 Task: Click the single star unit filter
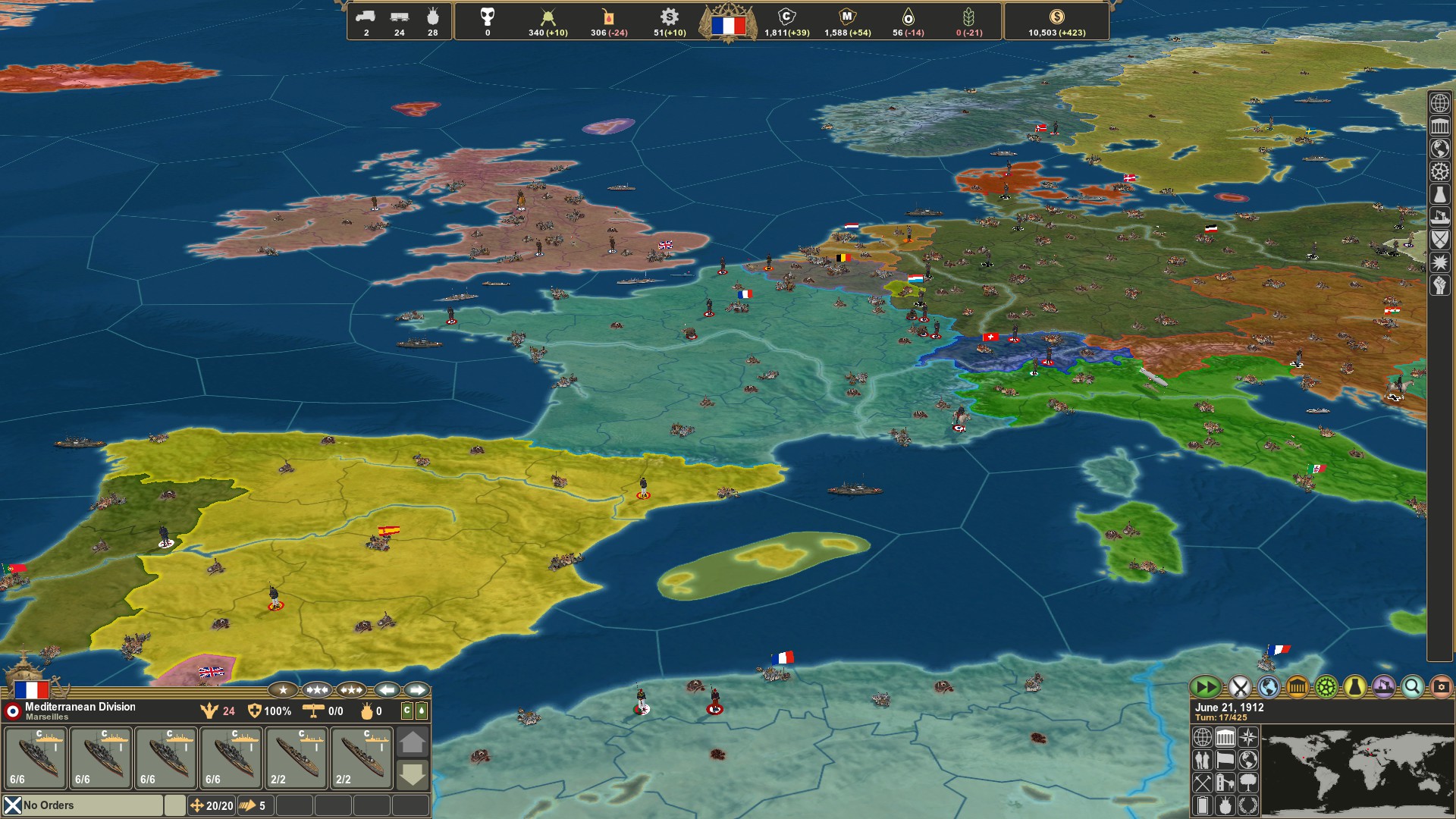[282, 691]
